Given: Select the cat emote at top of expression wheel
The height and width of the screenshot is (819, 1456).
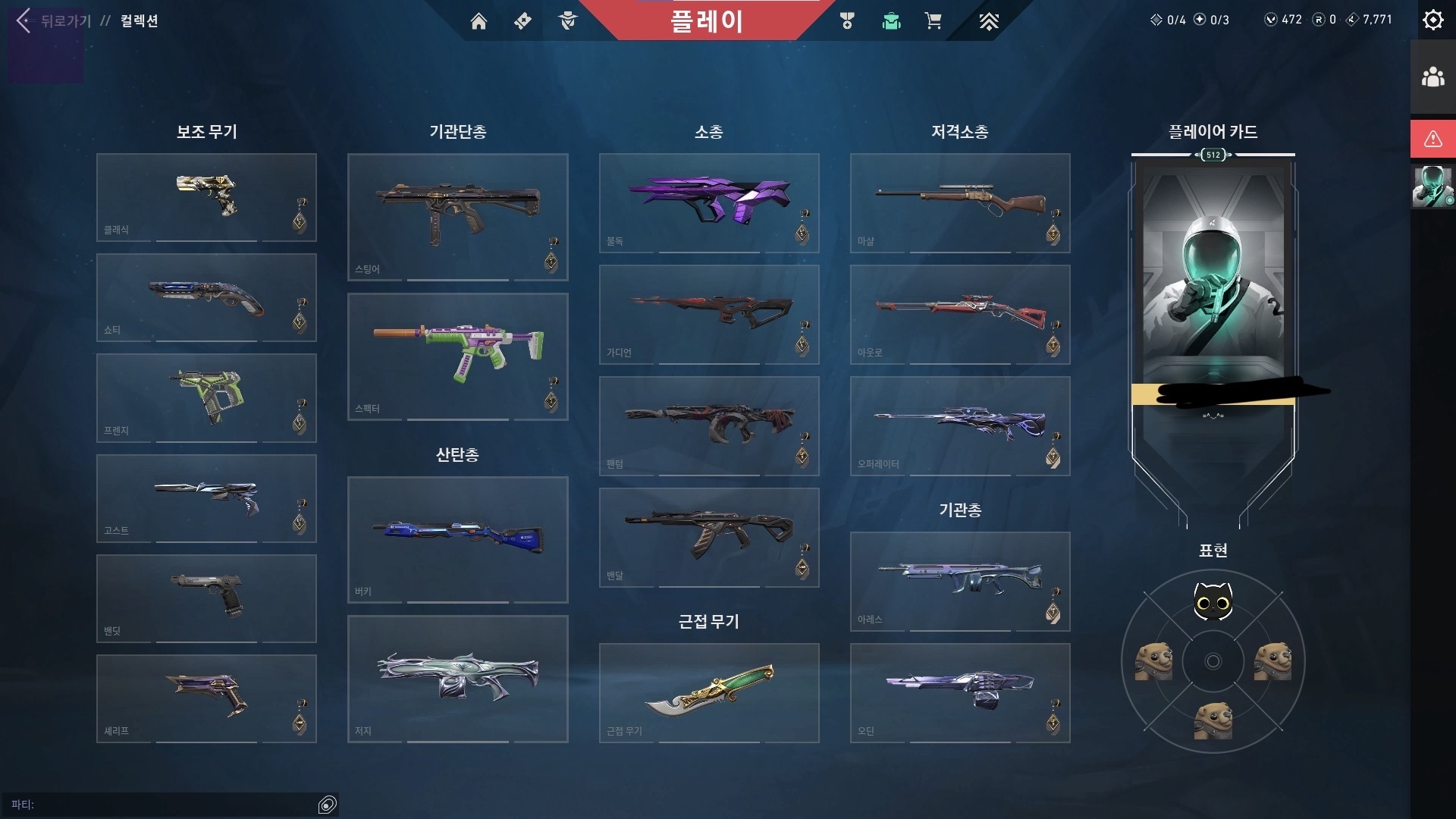Looking at the screenshot, I should point(1214,601).
